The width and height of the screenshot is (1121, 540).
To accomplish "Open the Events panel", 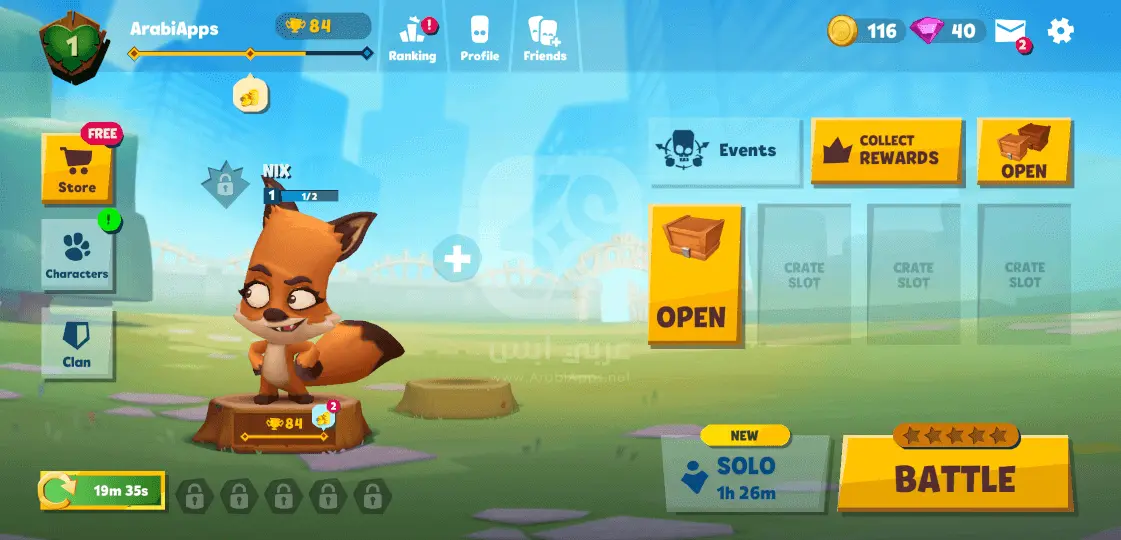I will pyautogui.click(x=725, y=151).
